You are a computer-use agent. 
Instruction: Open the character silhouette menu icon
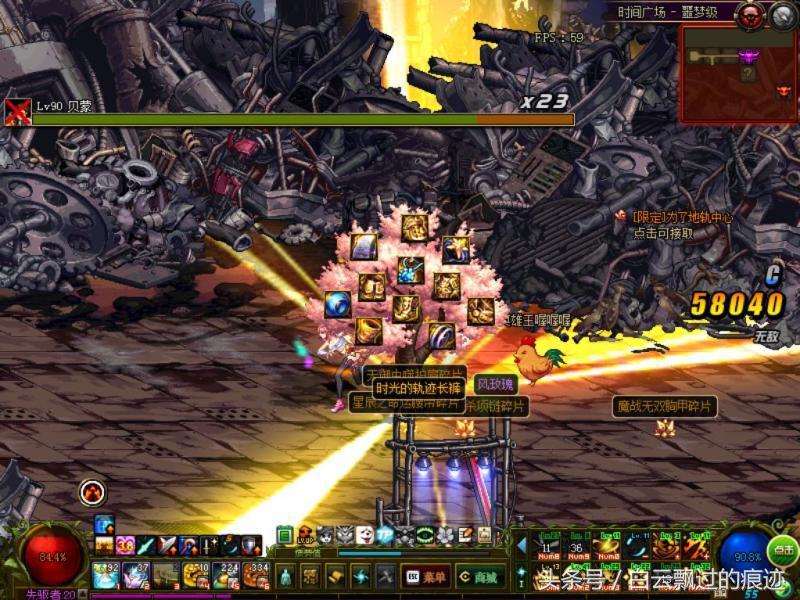coord(285,577)
